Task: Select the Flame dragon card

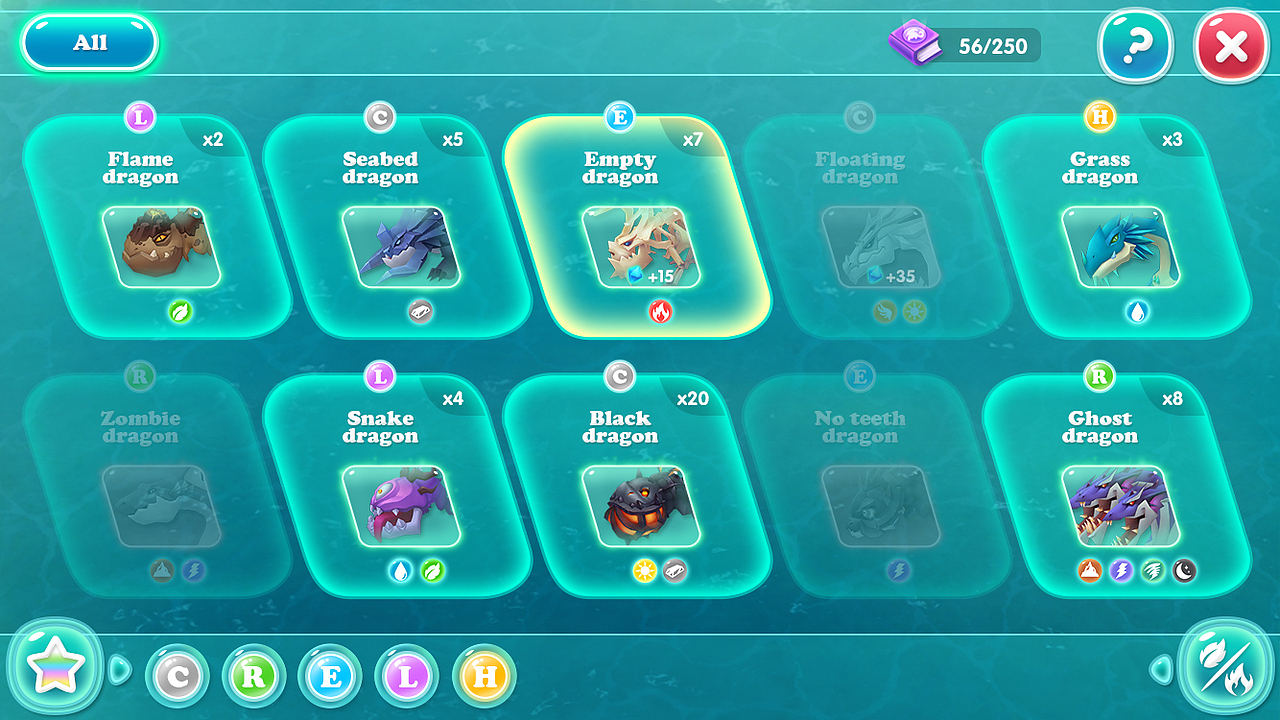Action: [x=158, y=228]
